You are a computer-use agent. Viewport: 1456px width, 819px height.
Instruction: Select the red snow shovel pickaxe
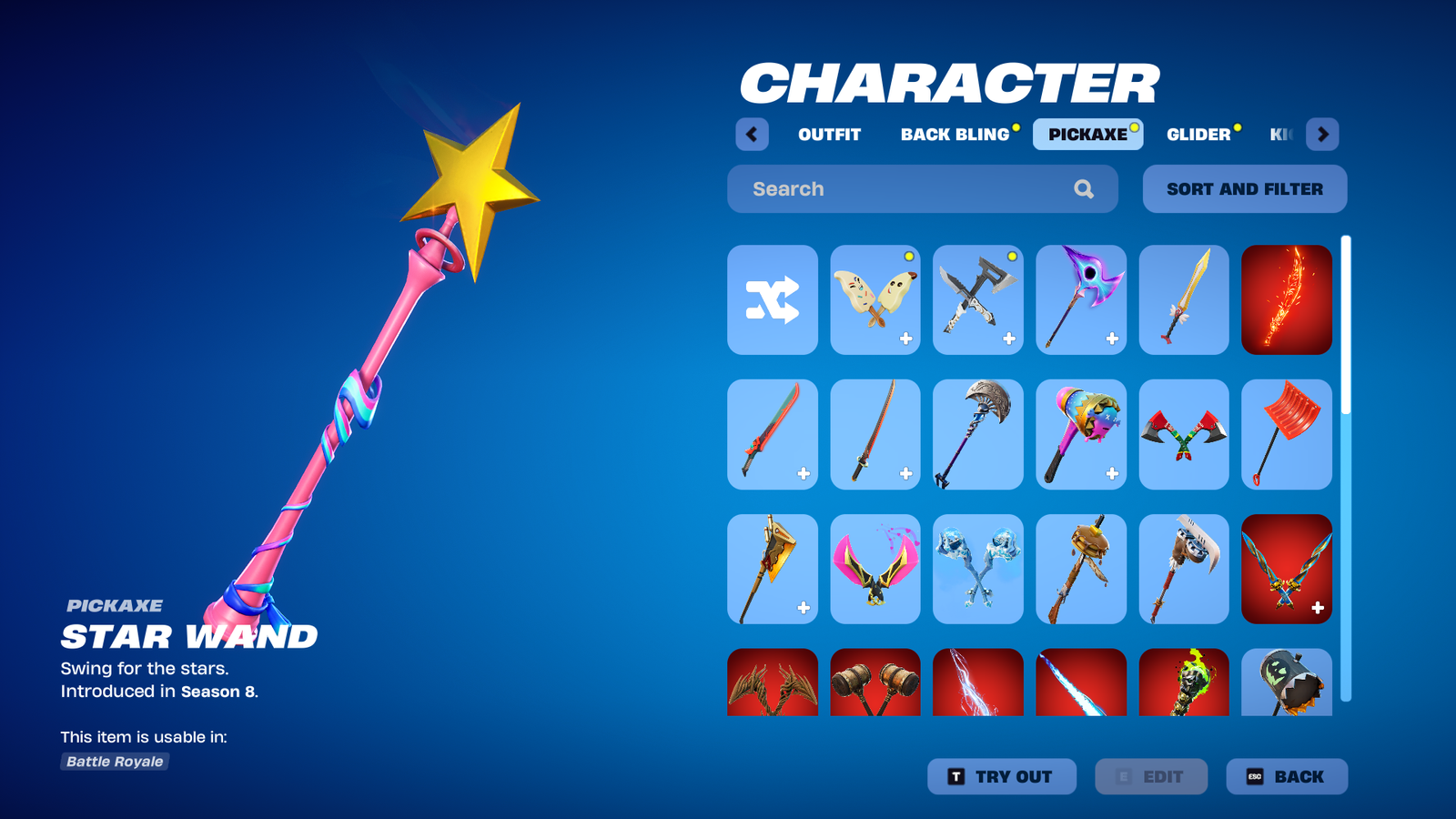click(1286, 435)
